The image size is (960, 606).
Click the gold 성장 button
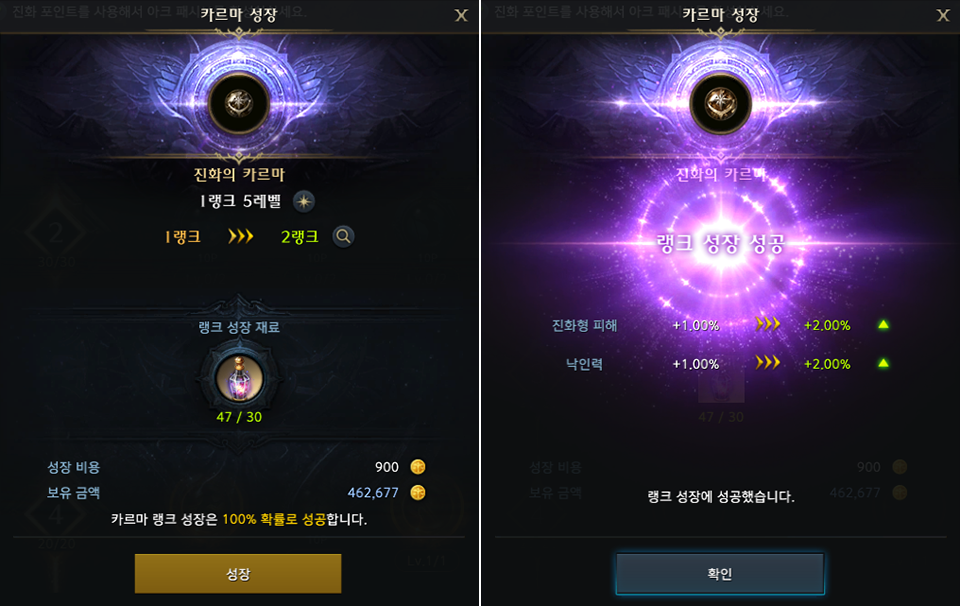(x=238, y=573)
